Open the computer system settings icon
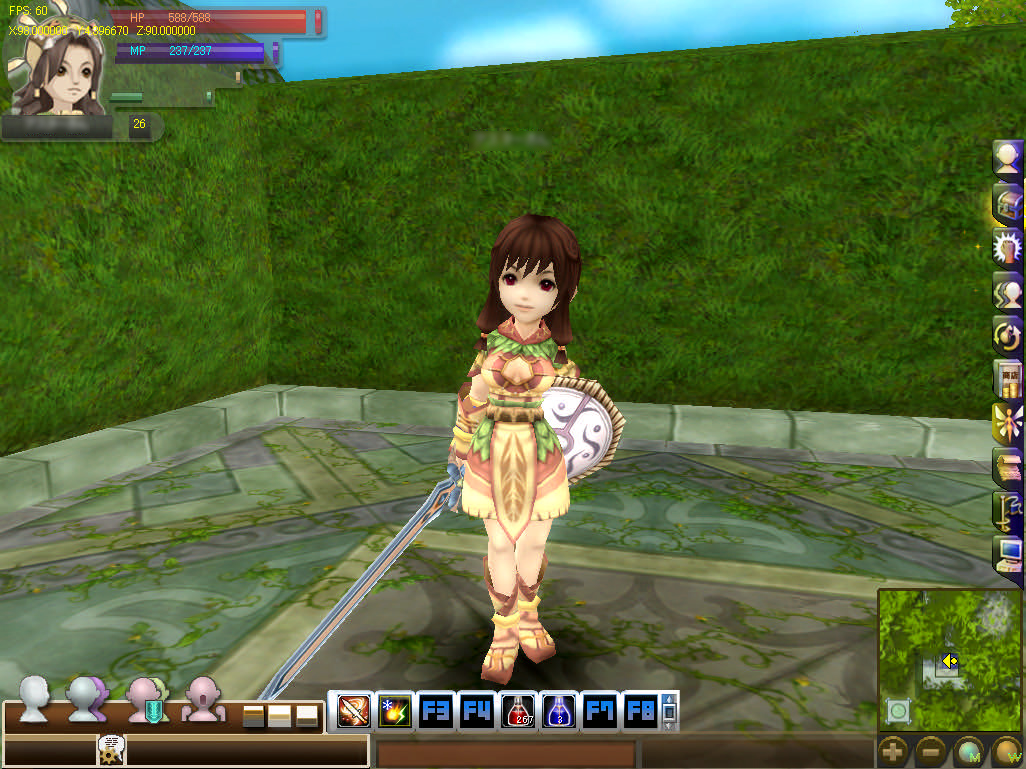 pyautogui.click(x=1007, y=552)
